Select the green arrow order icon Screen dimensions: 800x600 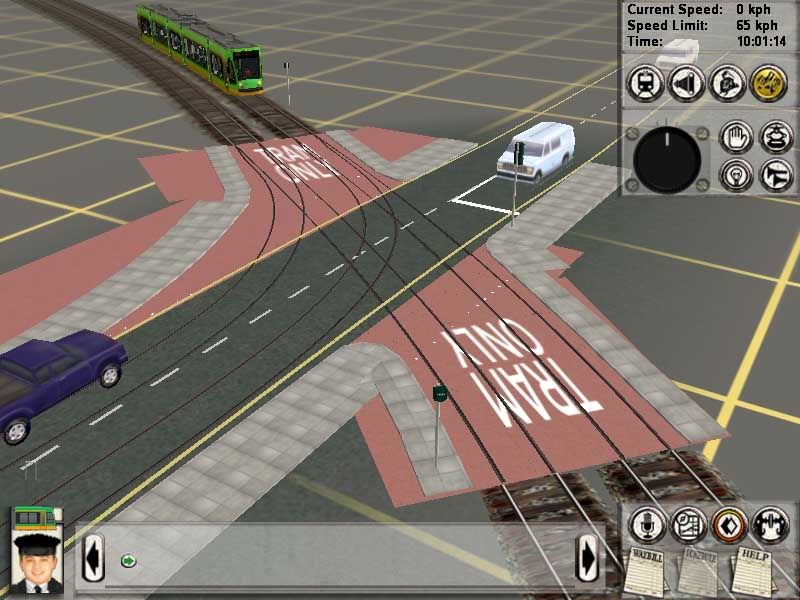pos(128,560)
